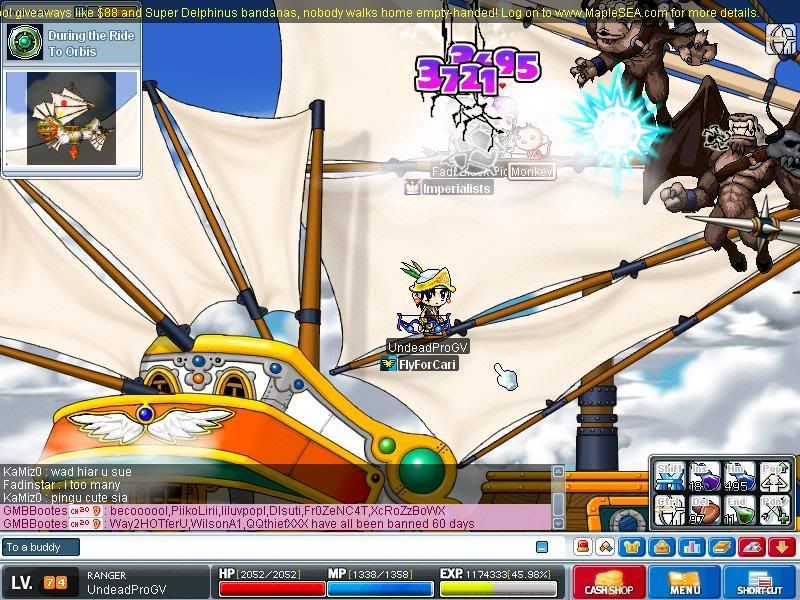Activate the crossed arrows skill on Pdn
This screenshot has width=800, height=600.
pos(775,509)
